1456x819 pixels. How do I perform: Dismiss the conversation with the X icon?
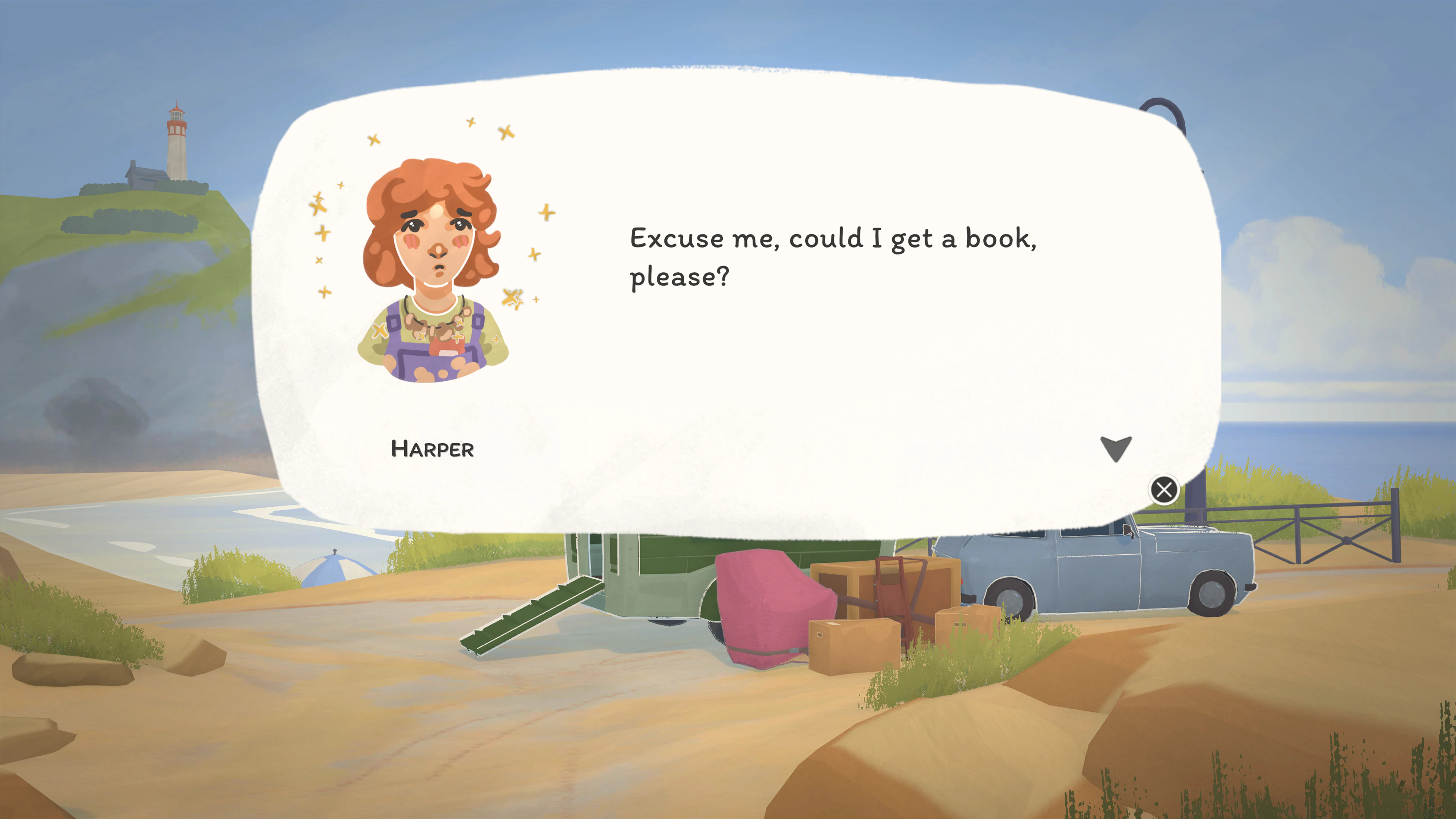coord(1164,490)
